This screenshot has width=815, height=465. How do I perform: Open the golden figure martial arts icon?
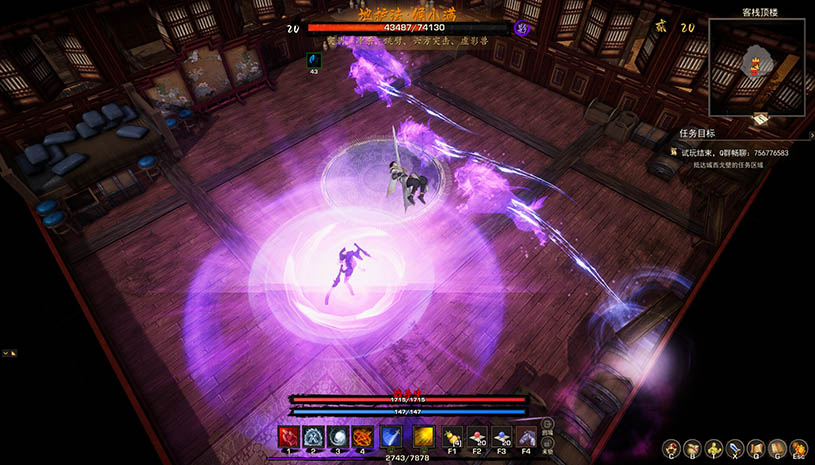point(714,448)
